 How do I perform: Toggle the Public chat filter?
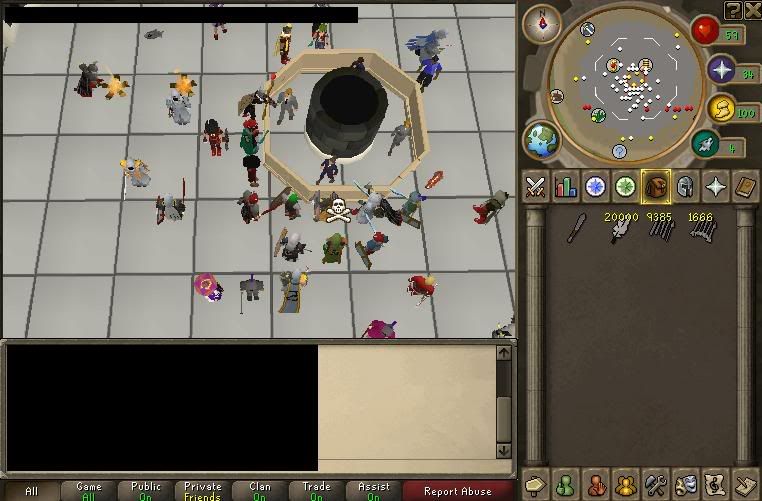pyautogui.click(x=146, y=491)
